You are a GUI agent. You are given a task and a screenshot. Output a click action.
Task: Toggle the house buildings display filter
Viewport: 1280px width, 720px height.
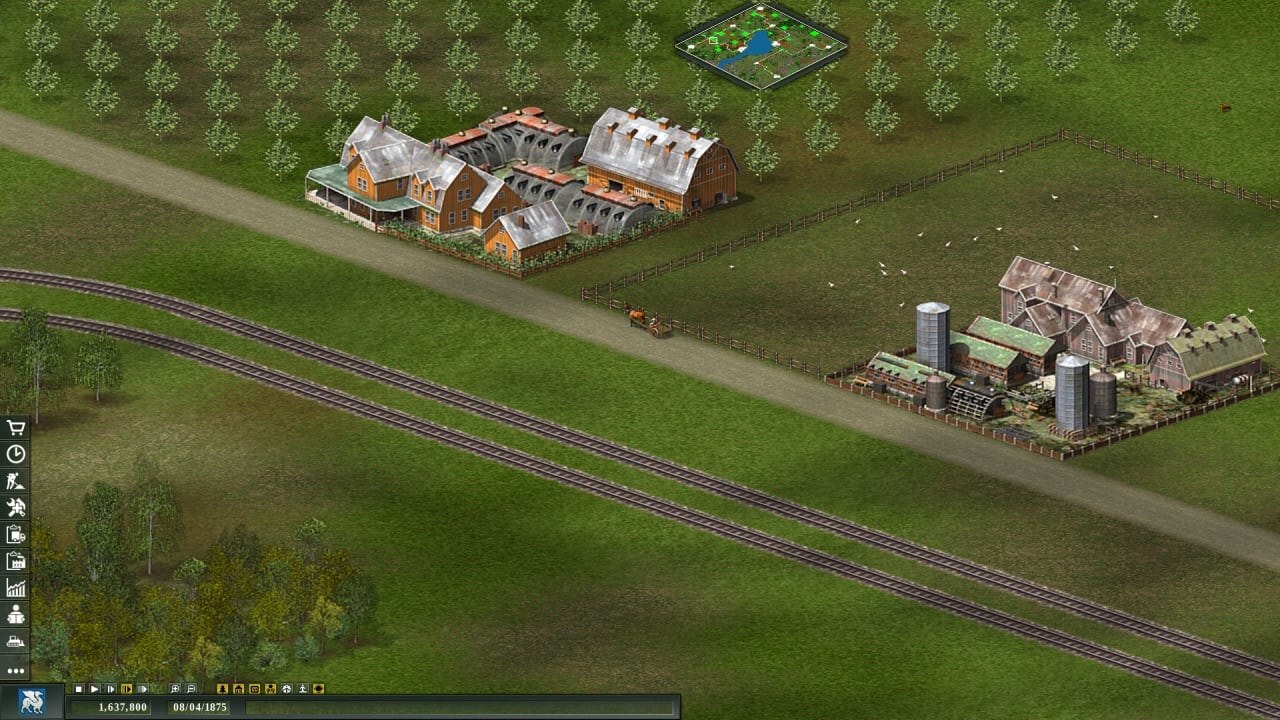coord(238,689)
